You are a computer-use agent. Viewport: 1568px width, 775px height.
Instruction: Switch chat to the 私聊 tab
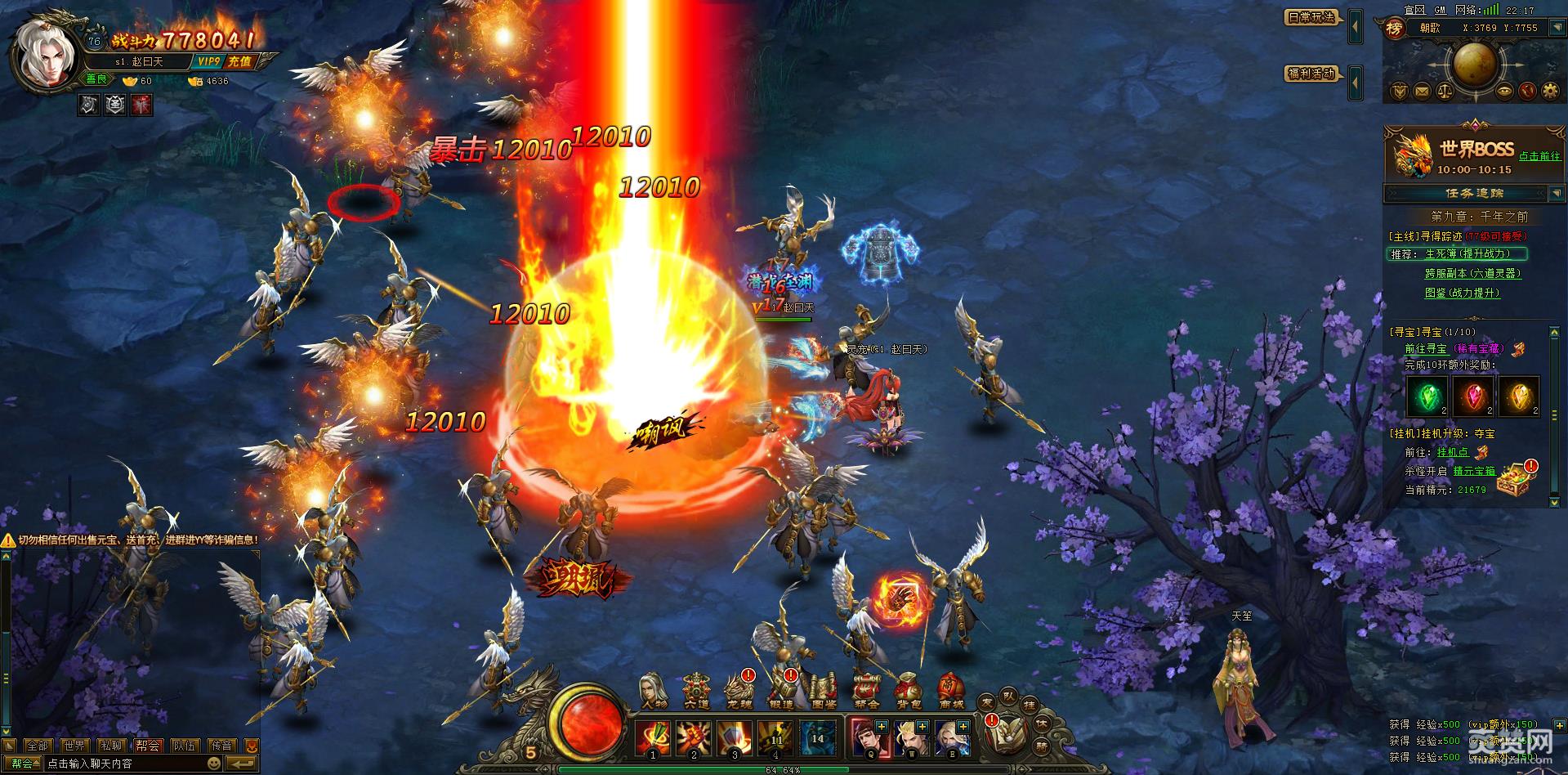click(x=111, y=746)
